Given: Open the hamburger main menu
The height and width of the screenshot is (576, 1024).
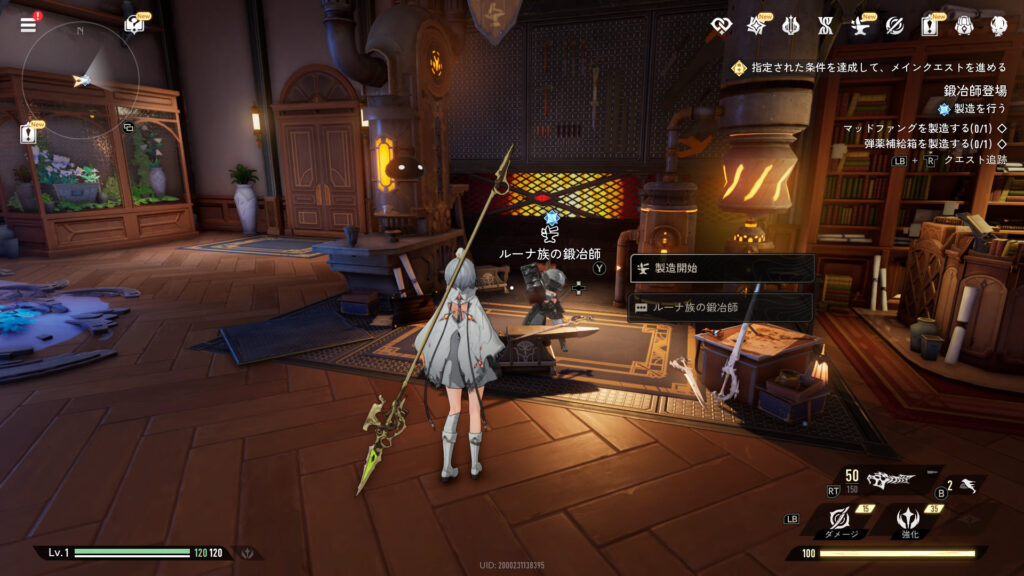Looking at the screenshot, I should coord(28,25).
